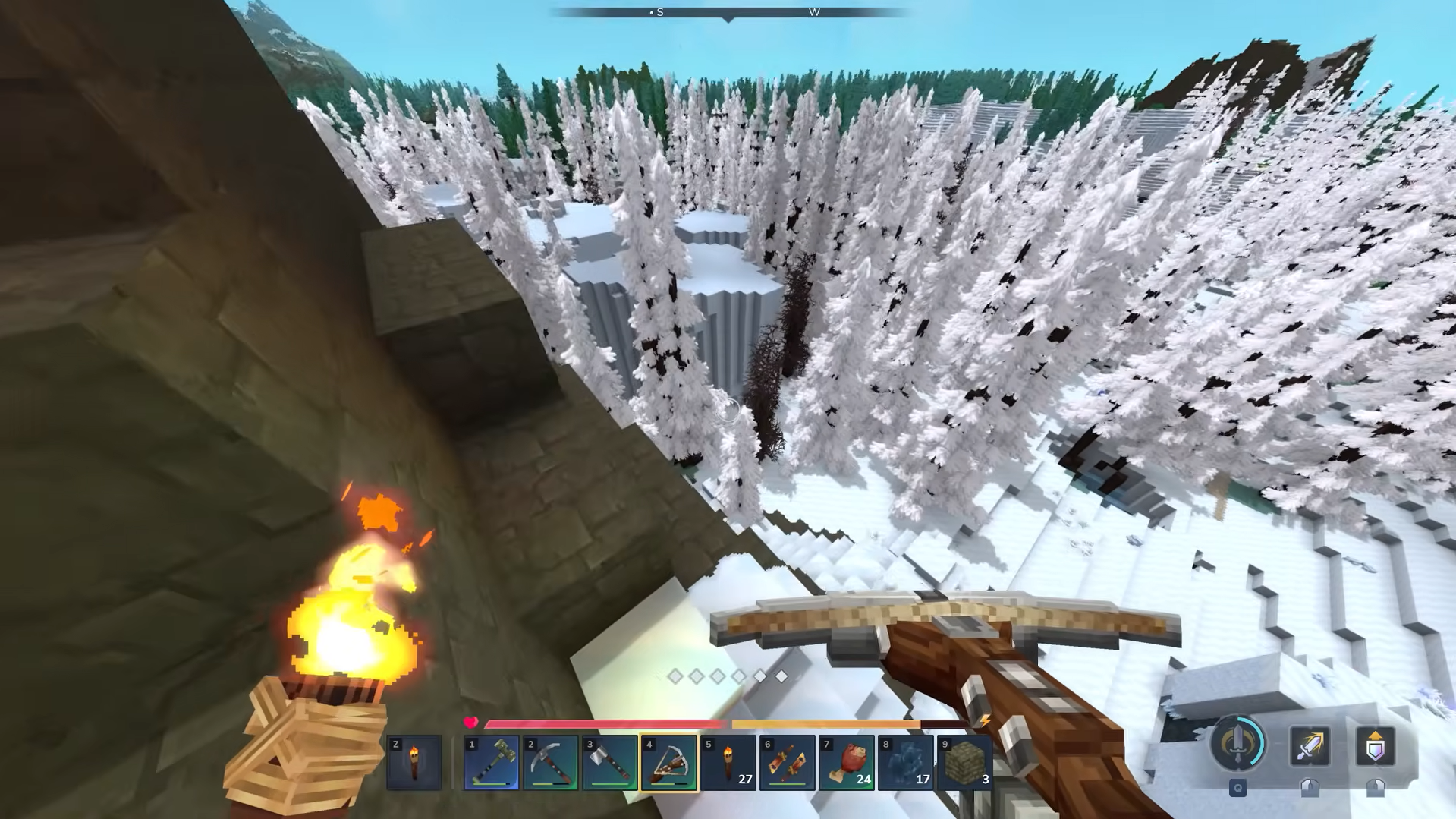1456x819 pixels.
Task: Click the S marker on the compass bar
Action: tap(659, 12)
